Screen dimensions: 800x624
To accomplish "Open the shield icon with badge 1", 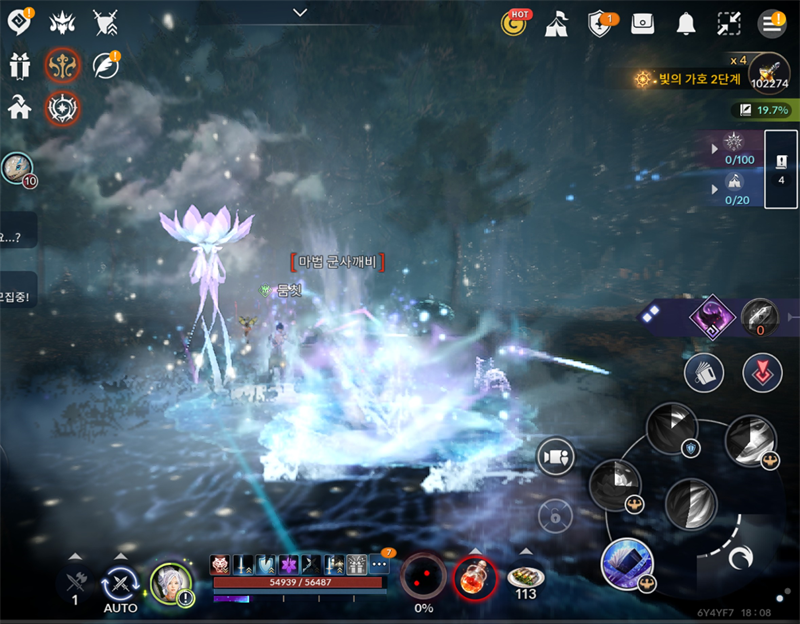I will 600,24.
